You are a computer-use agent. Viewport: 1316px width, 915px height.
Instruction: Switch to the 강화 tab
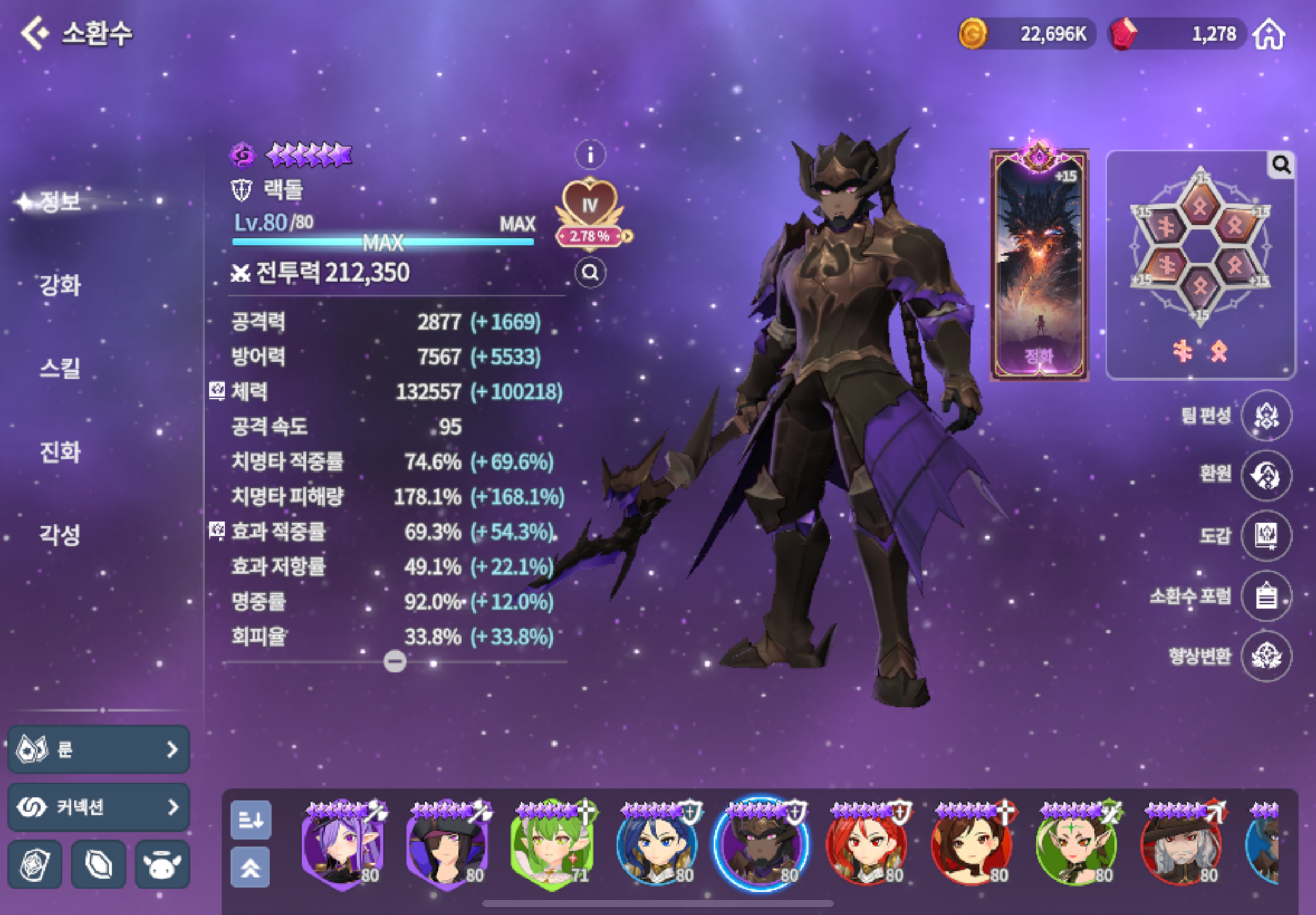[60, 285]
